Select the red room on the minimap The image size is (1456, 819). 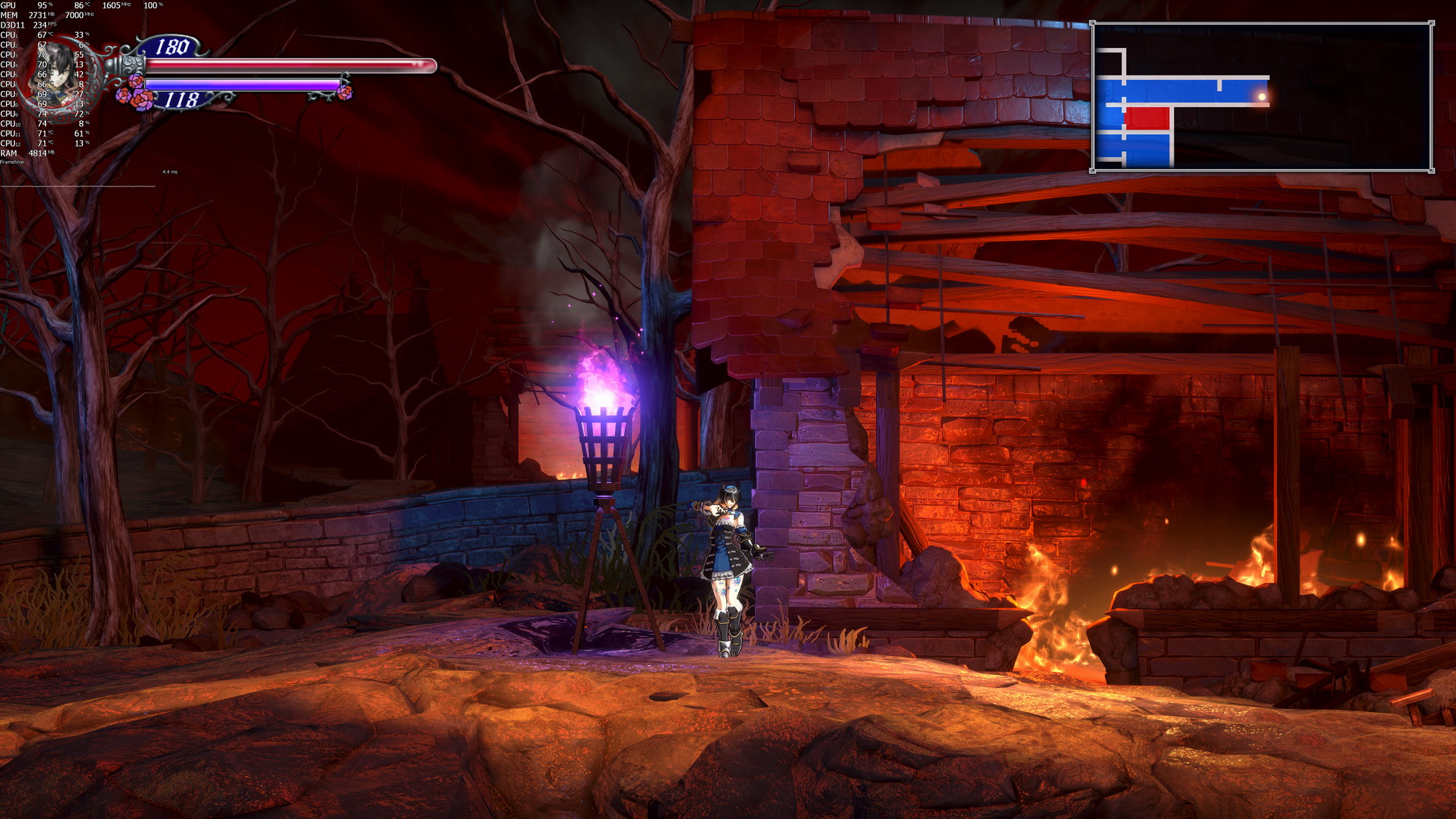pyautogui.click(x=1147, y=118)
